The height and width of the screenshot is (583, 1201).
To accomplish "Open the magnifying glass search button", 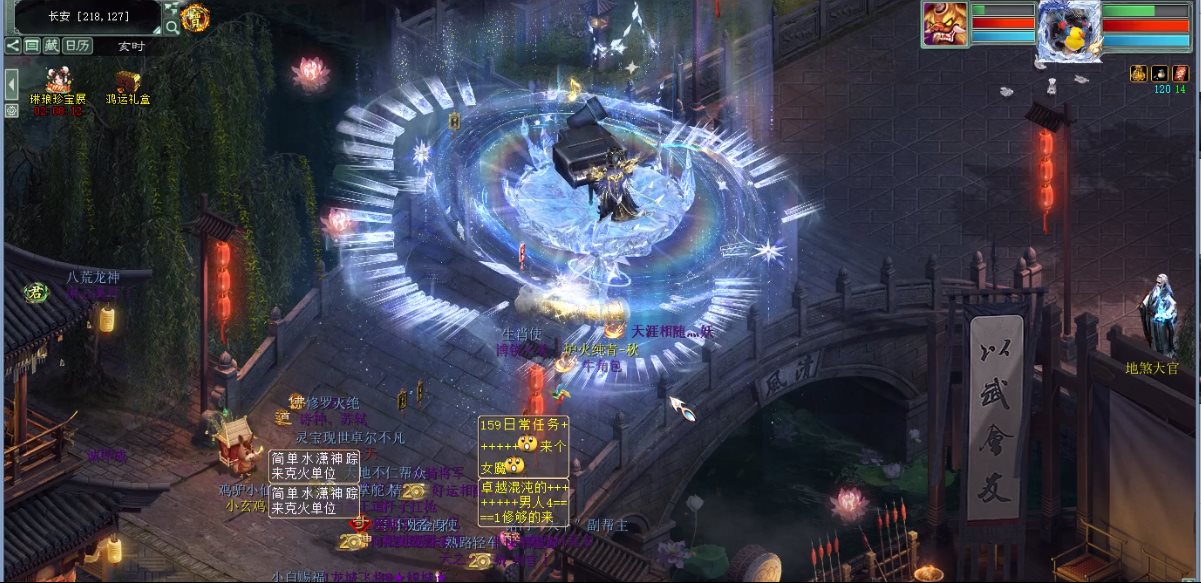I will click(171, 27).
